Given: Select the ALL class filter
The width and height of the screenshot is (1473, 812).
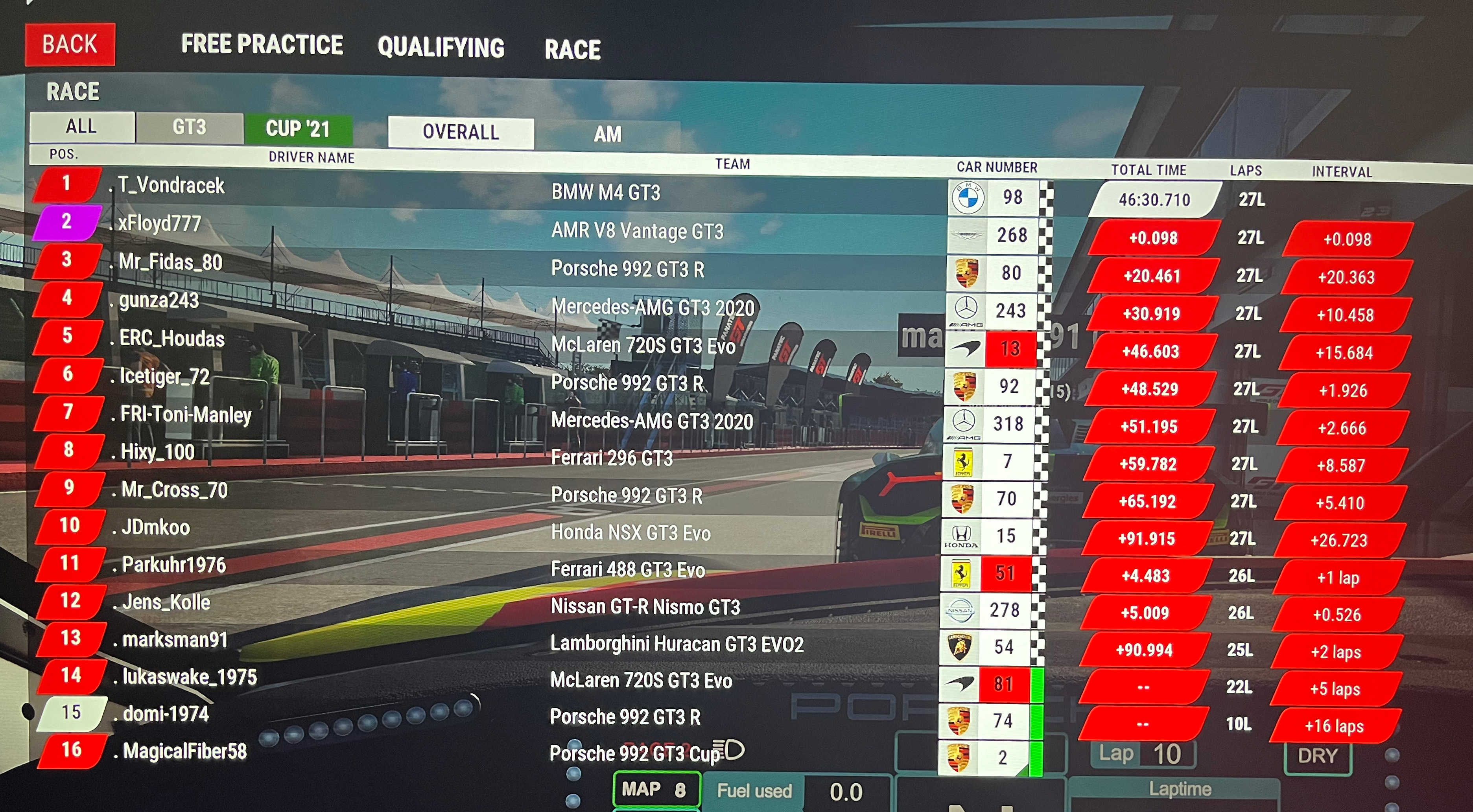Looking at the screenshot, I should pyautogui.click(x=81, y=126).
